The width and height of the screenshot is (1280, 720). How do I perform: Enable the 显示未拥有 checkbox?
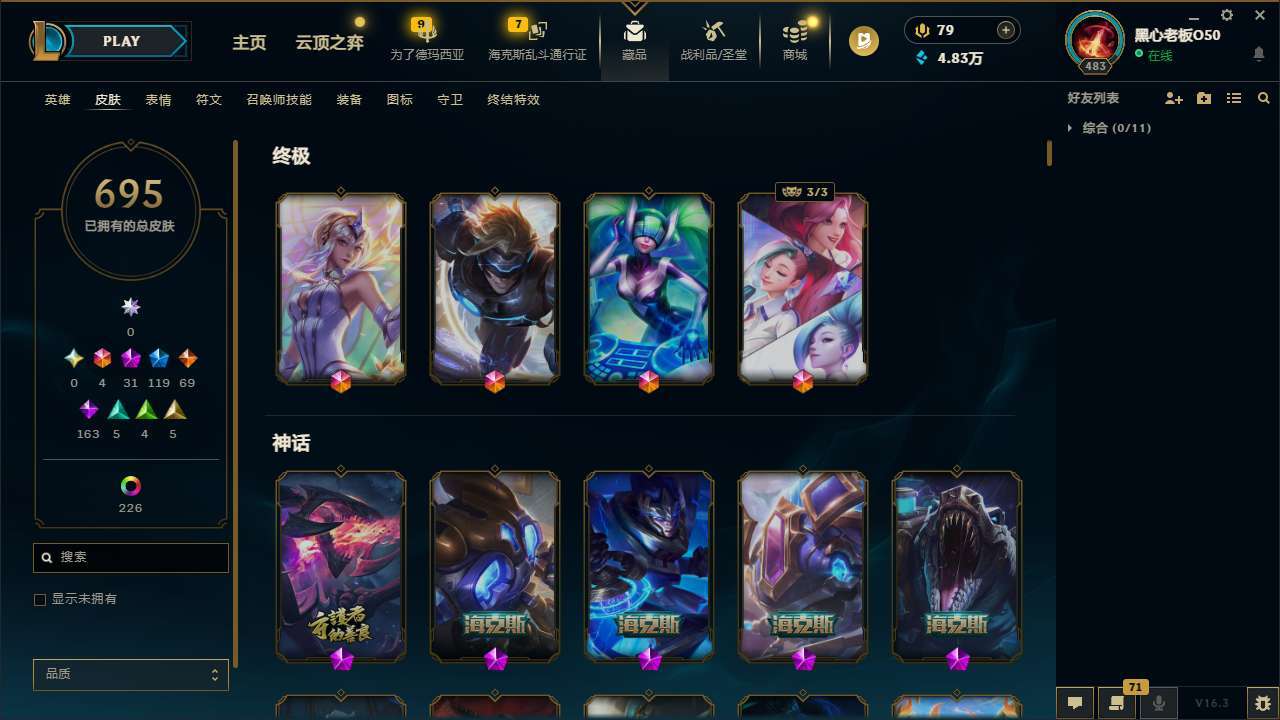click(x=40, y=599)
